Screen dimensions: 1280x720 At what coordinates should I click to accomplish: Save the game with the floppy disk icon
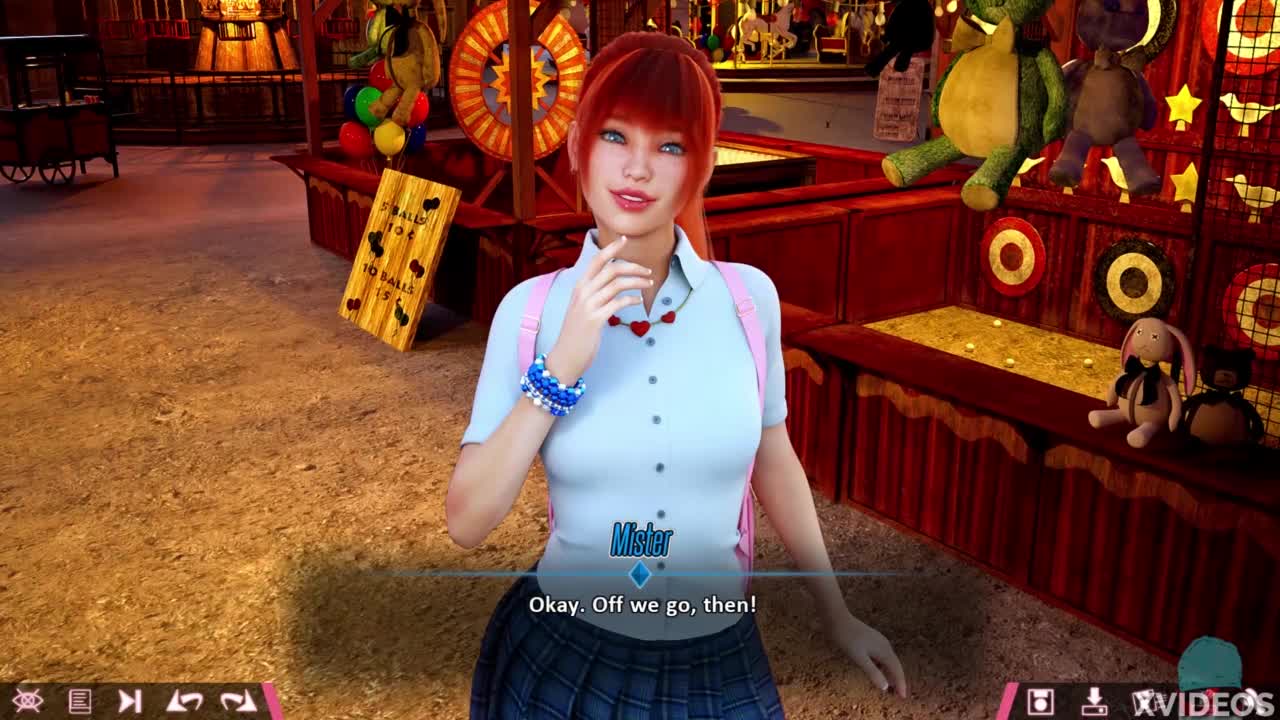(x=1041, y=701)
